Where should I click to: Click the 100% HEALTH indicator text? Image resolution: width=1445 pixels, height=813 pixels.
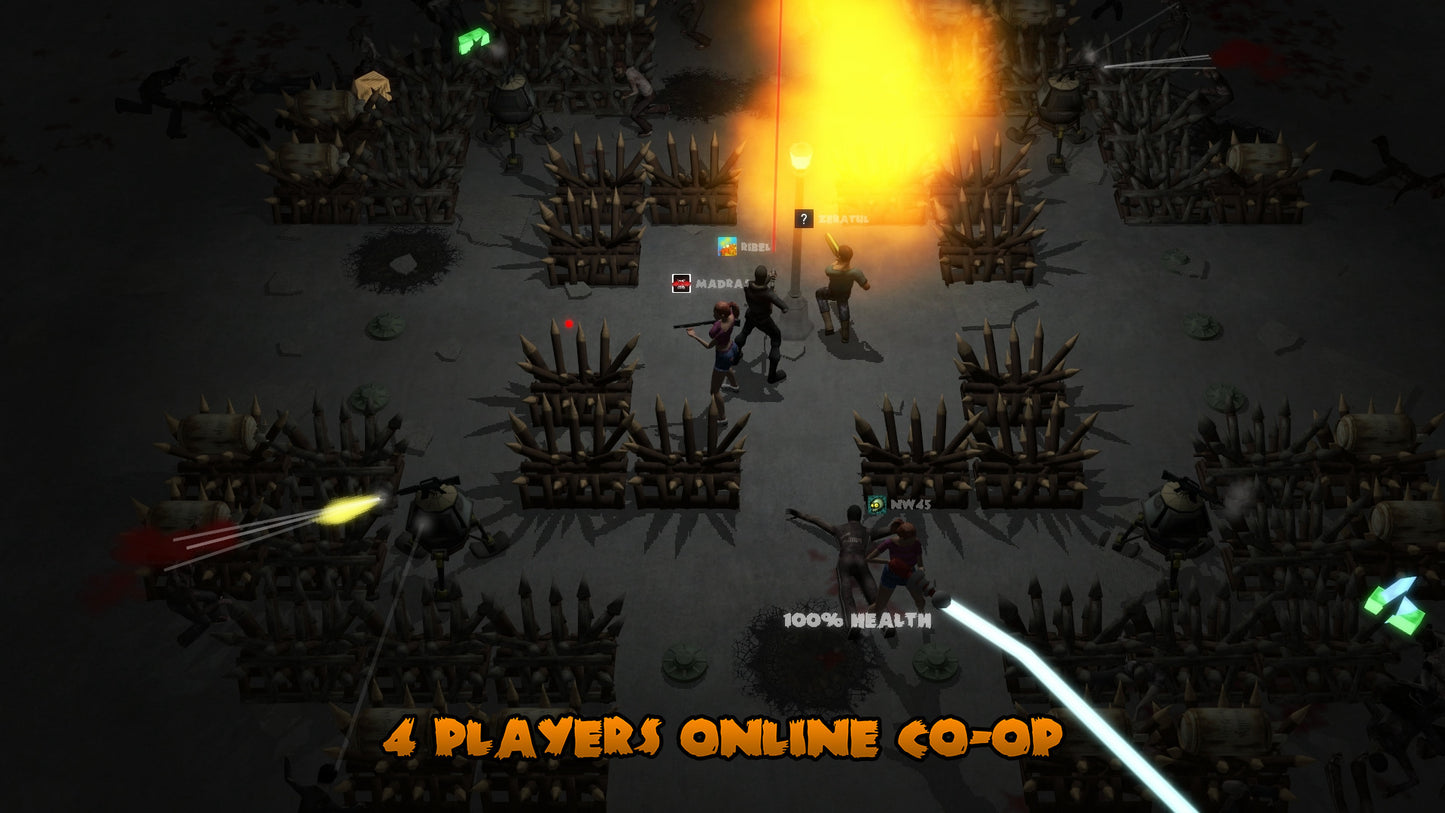tap(858, 620)
